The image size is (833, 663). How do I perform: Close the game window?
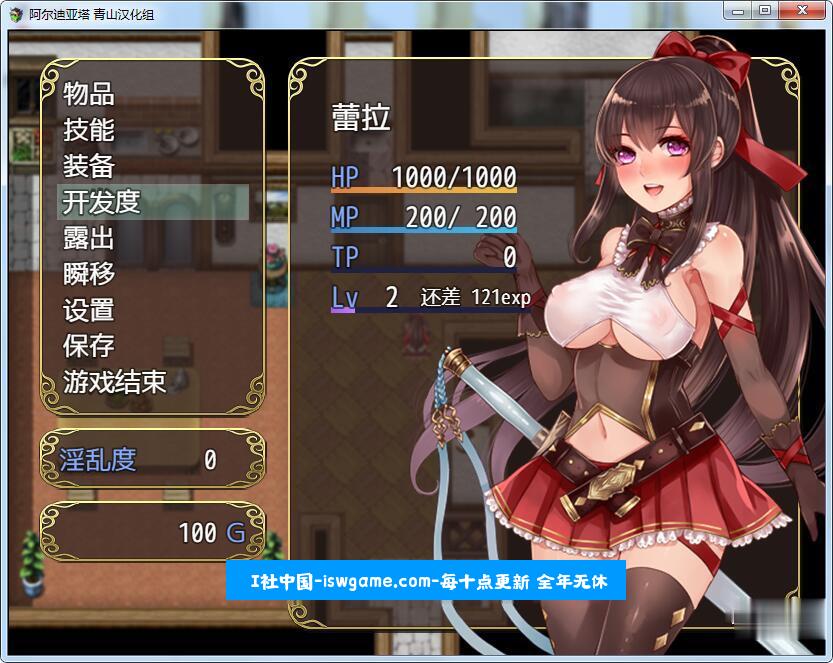(800, 10)
